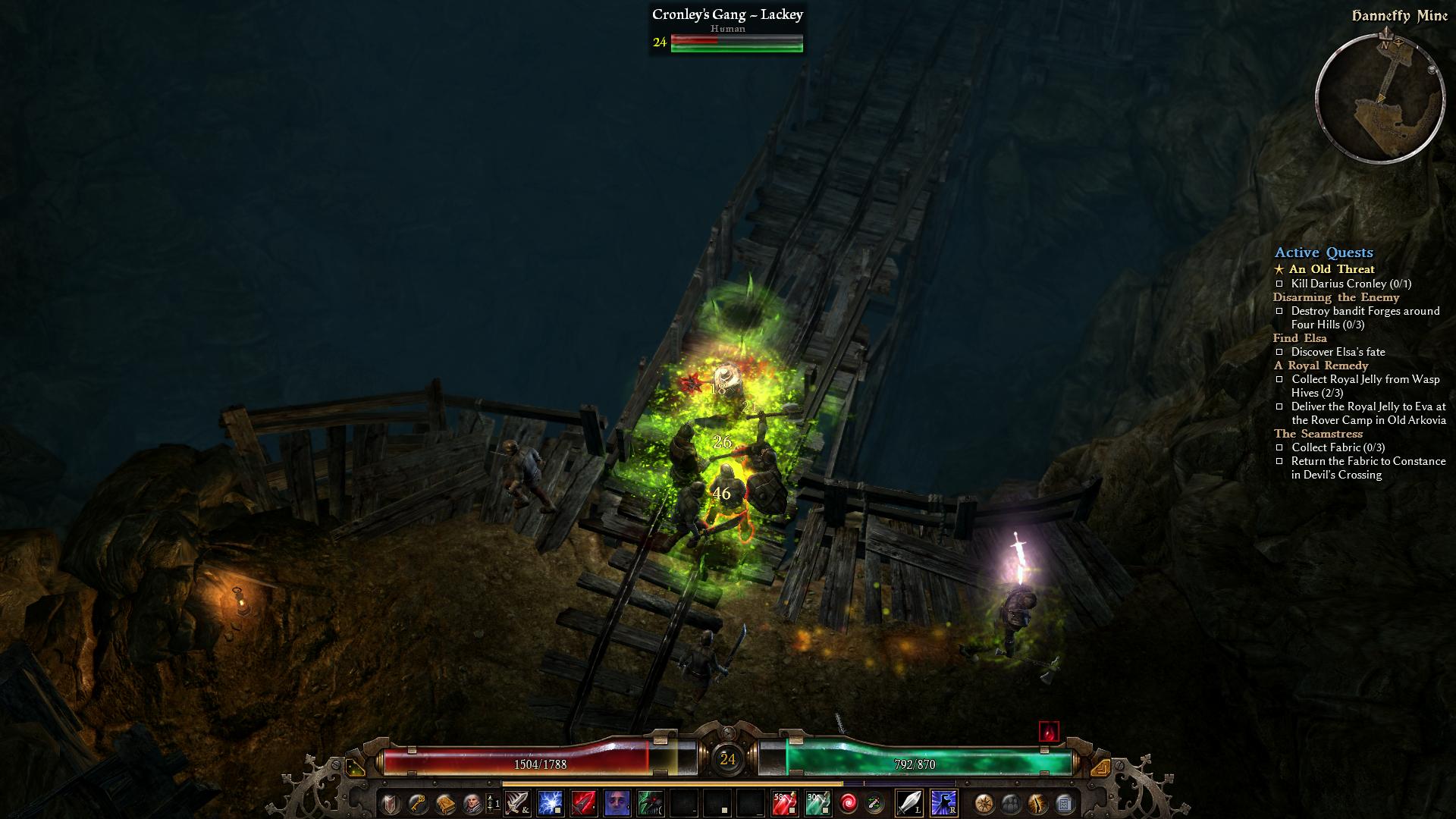Screen dimensions: 1456x819
Task: Select the An Old Threat quest
Action: (x=1332, y=269)
